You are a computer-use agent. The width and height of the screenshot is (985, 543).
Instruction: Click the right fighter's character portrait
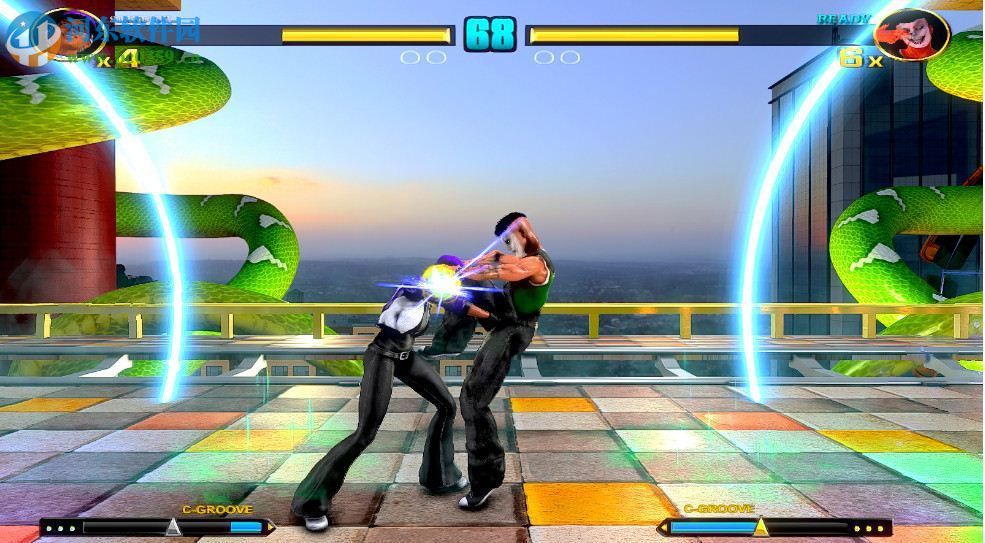(911, 34)
